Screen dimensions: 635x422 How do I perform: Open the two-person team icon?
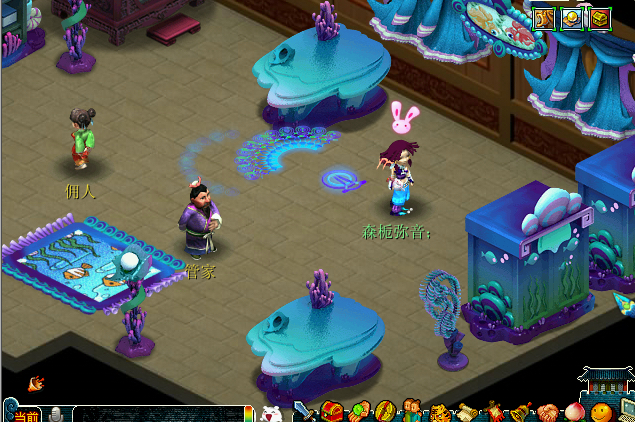tap(412, 411)
